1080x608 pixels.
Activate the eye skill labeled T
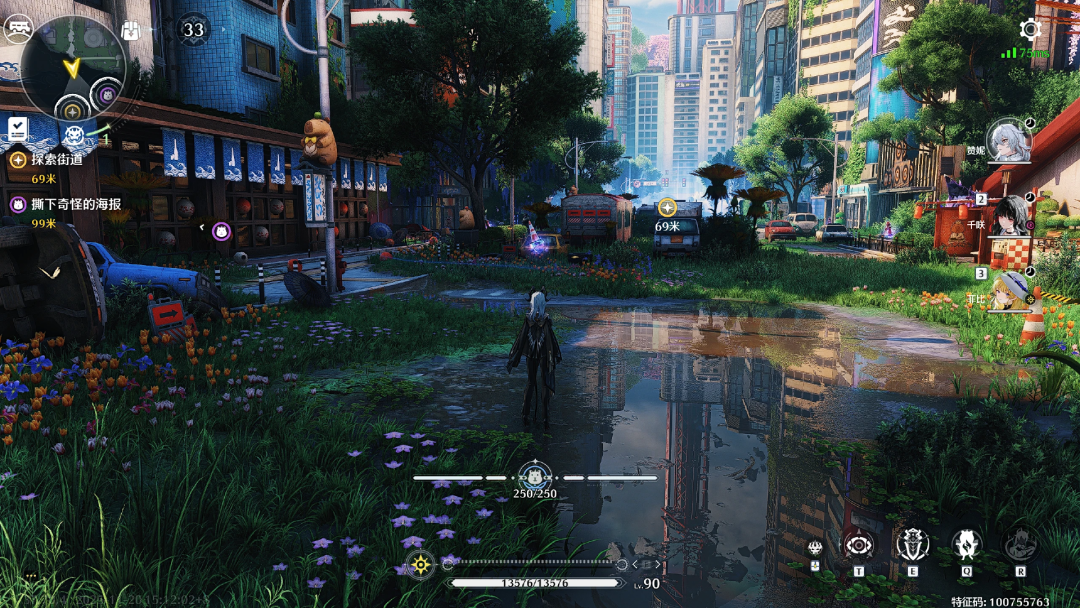[858, 545]
